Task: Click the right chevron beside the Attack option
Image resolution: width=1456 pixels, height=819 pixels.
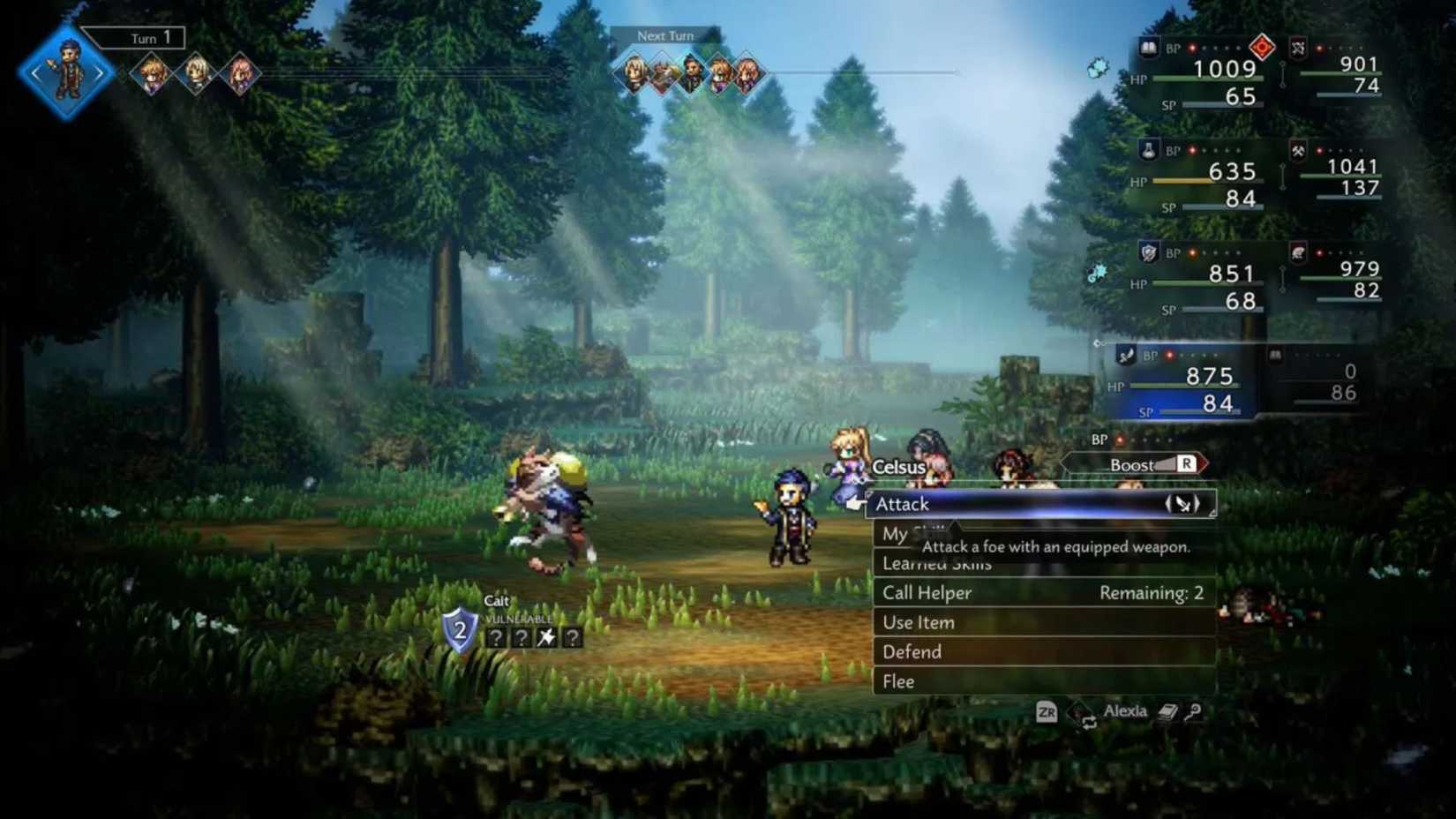Action: tap(1197, 503)
